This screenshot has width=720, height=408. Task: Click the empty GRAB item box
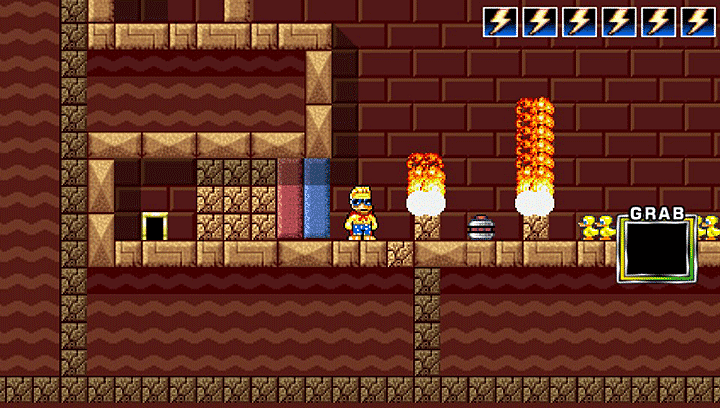tap(655, 249)
